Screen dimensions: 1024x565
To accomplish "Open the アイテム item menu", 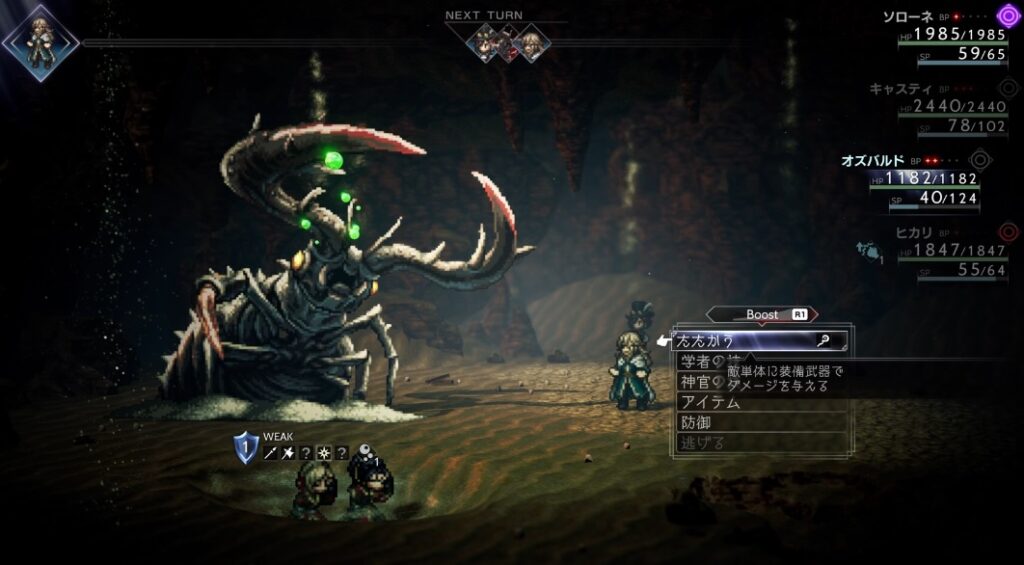I will [x=711, y=402].
